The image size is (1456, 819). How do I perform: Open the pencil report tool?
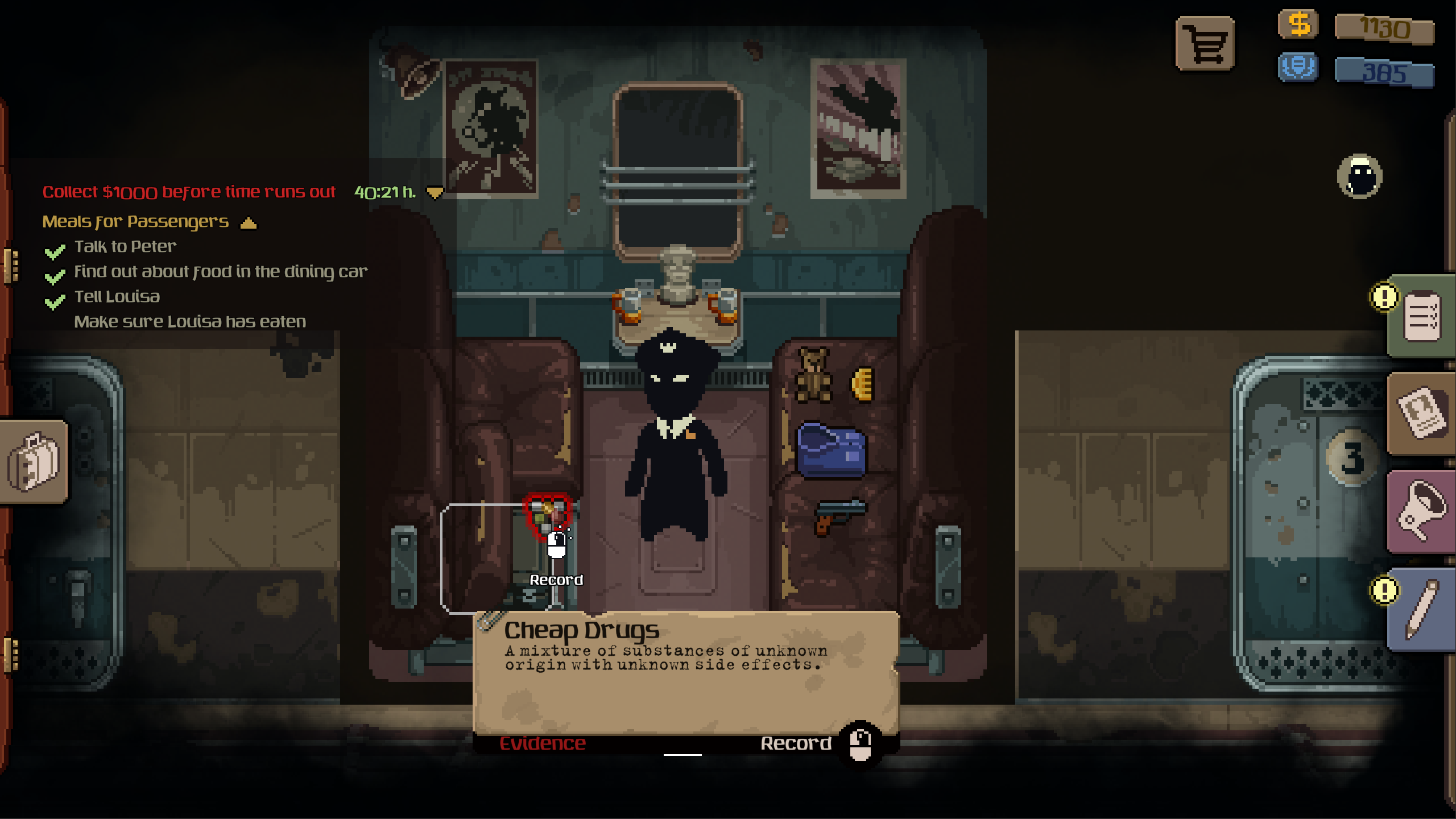1421,610
